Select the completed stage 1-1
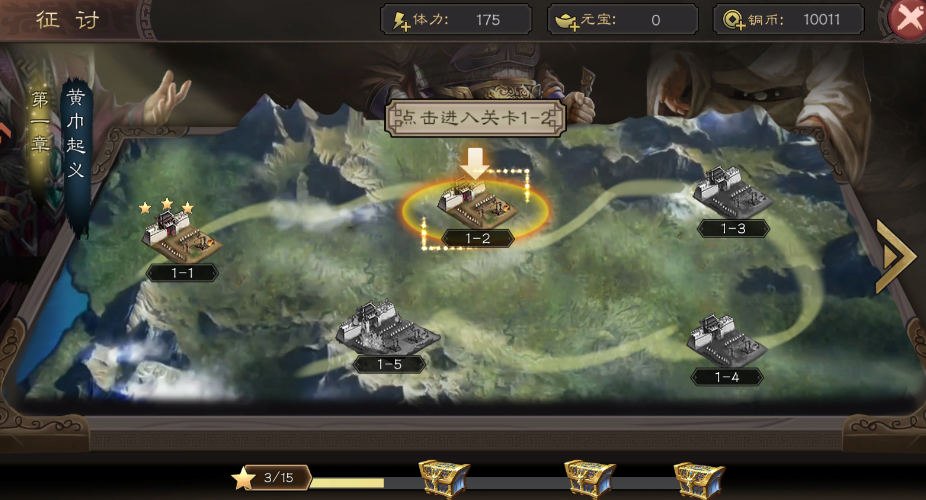The image size is (926, 500). pyautogui.click(x=182, y=240)
